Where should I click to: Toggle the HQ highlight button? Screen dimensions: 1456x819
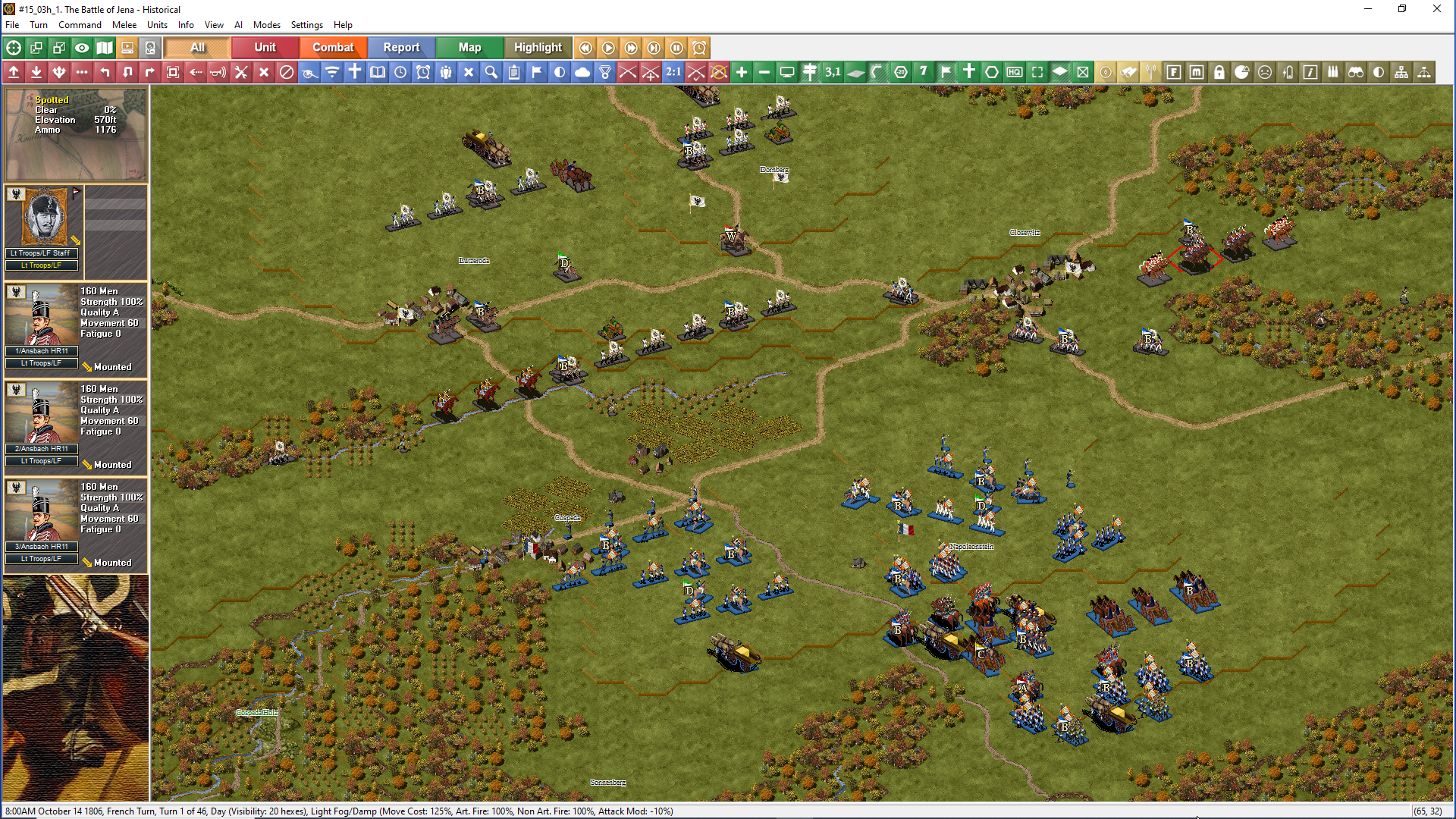1015,72
